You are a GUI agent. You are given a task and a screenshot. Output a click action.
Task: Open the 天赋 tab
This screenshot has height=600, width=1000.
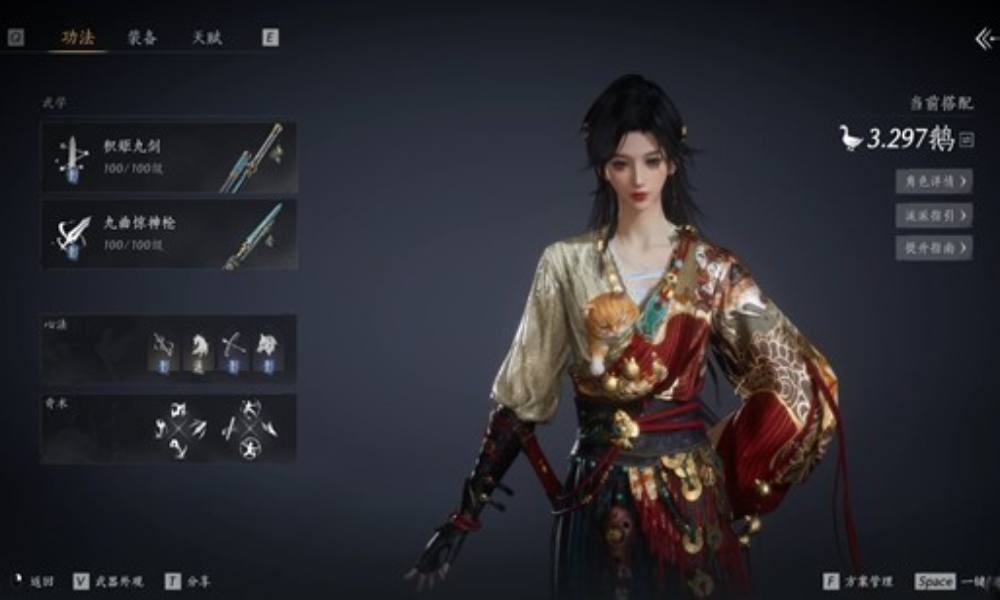click(207, 37)
